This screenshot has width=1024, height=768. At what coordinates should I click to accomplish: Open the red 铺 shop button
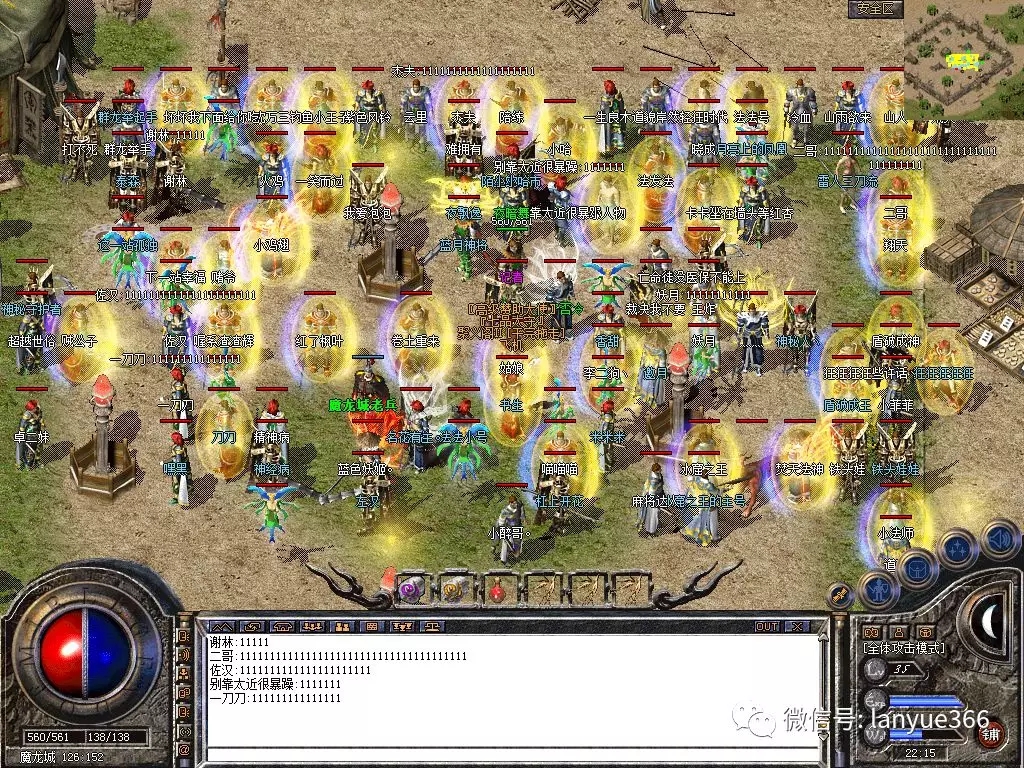pos(990,733)
